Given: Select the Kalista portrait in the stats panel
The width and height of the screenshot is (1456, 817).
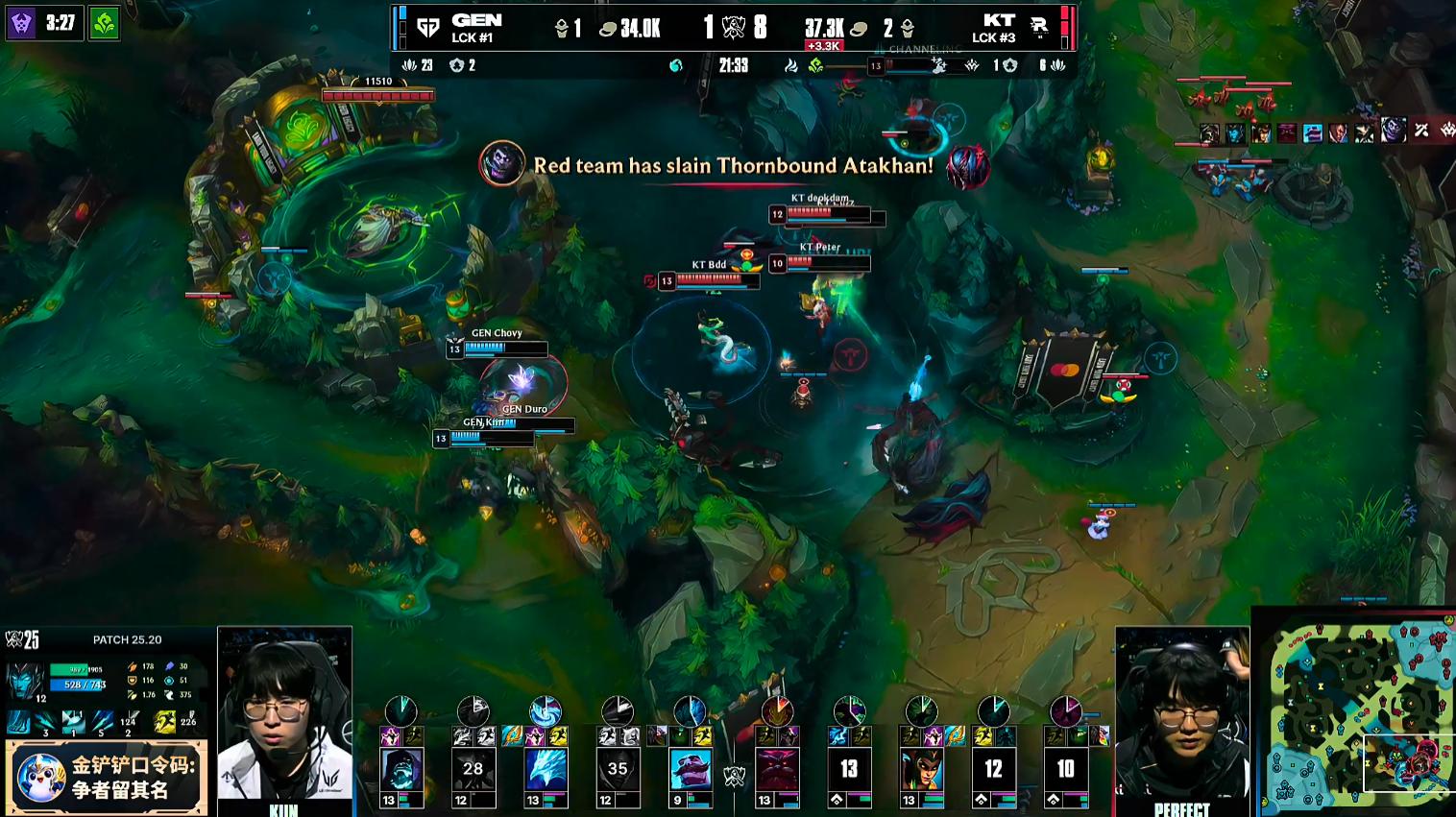Looking at the screenshot, I should (x=25, y=681).
